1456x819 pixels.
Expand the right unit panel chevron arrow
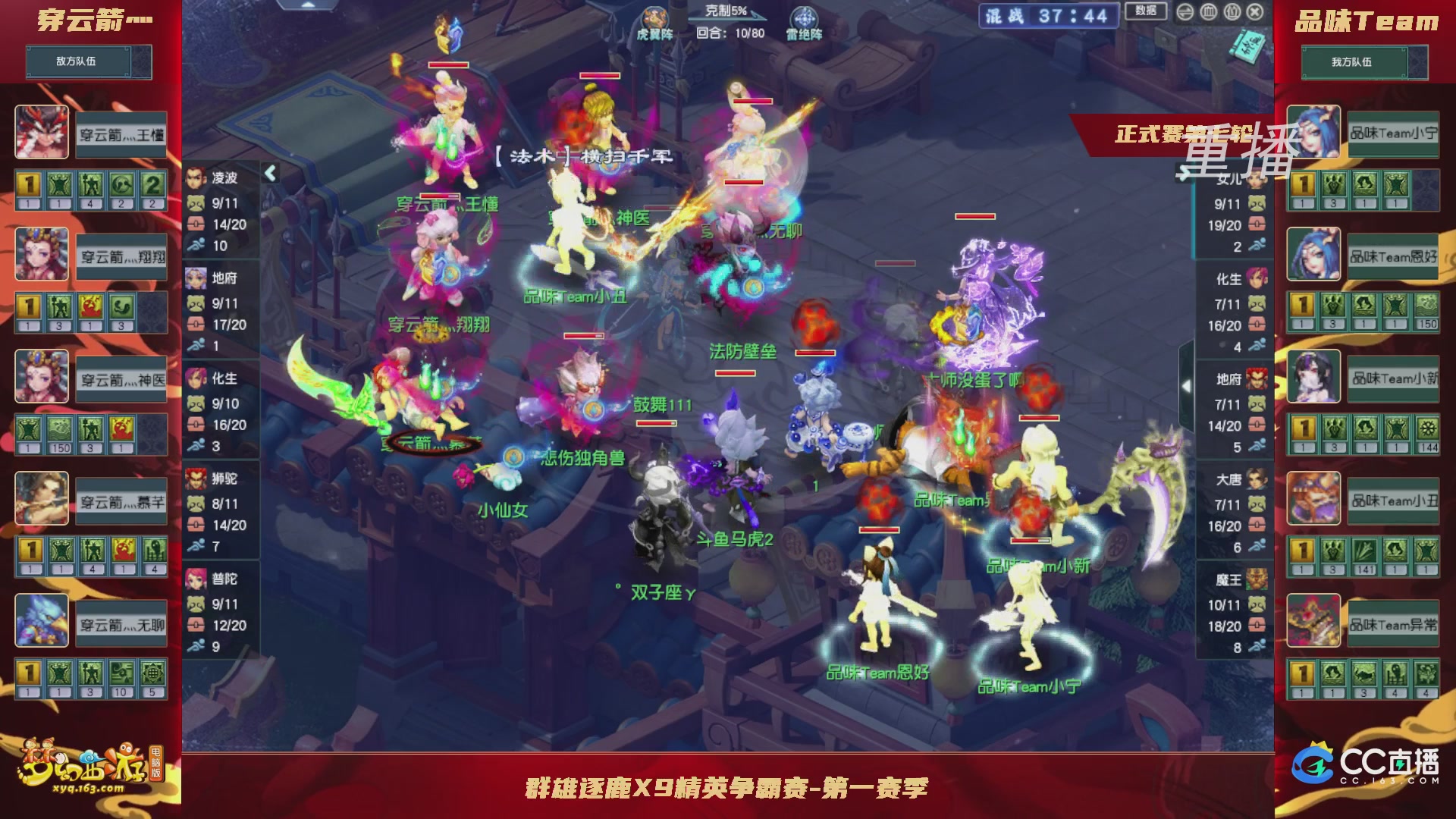[1187, 385]
